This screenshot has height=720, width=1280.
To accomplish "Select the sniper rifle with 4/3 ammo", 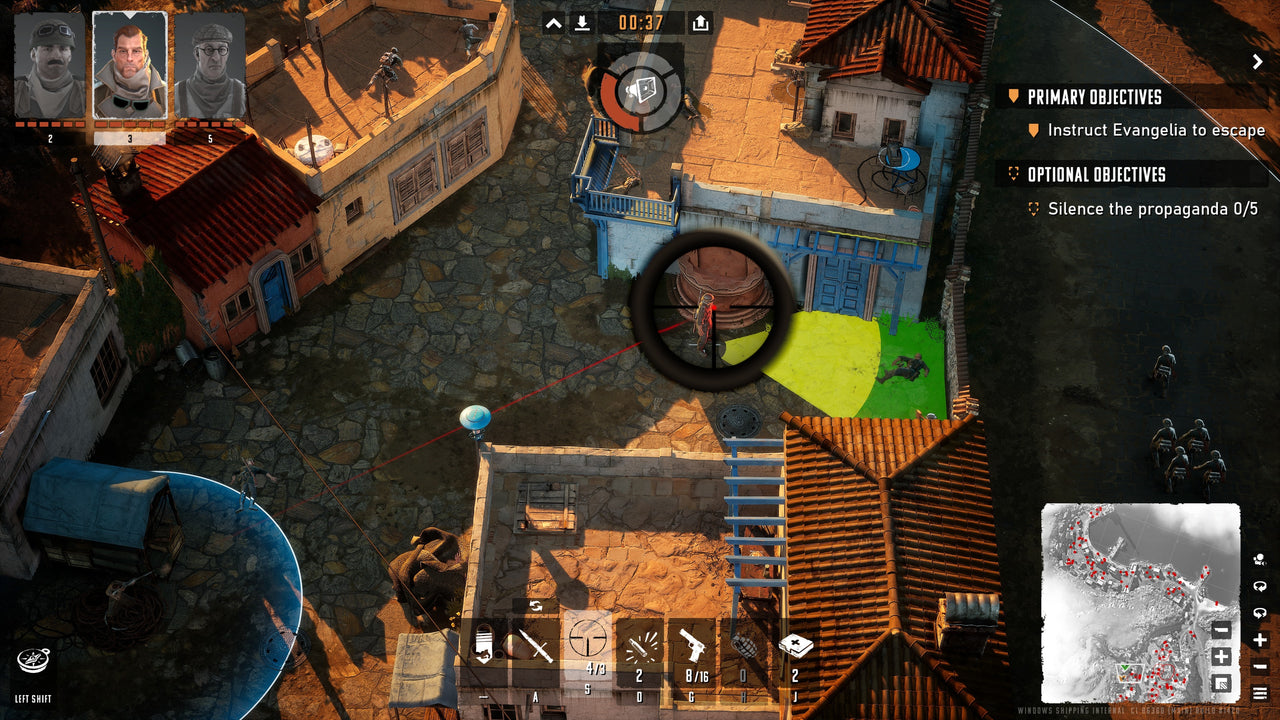I will (x=590, y=640).
